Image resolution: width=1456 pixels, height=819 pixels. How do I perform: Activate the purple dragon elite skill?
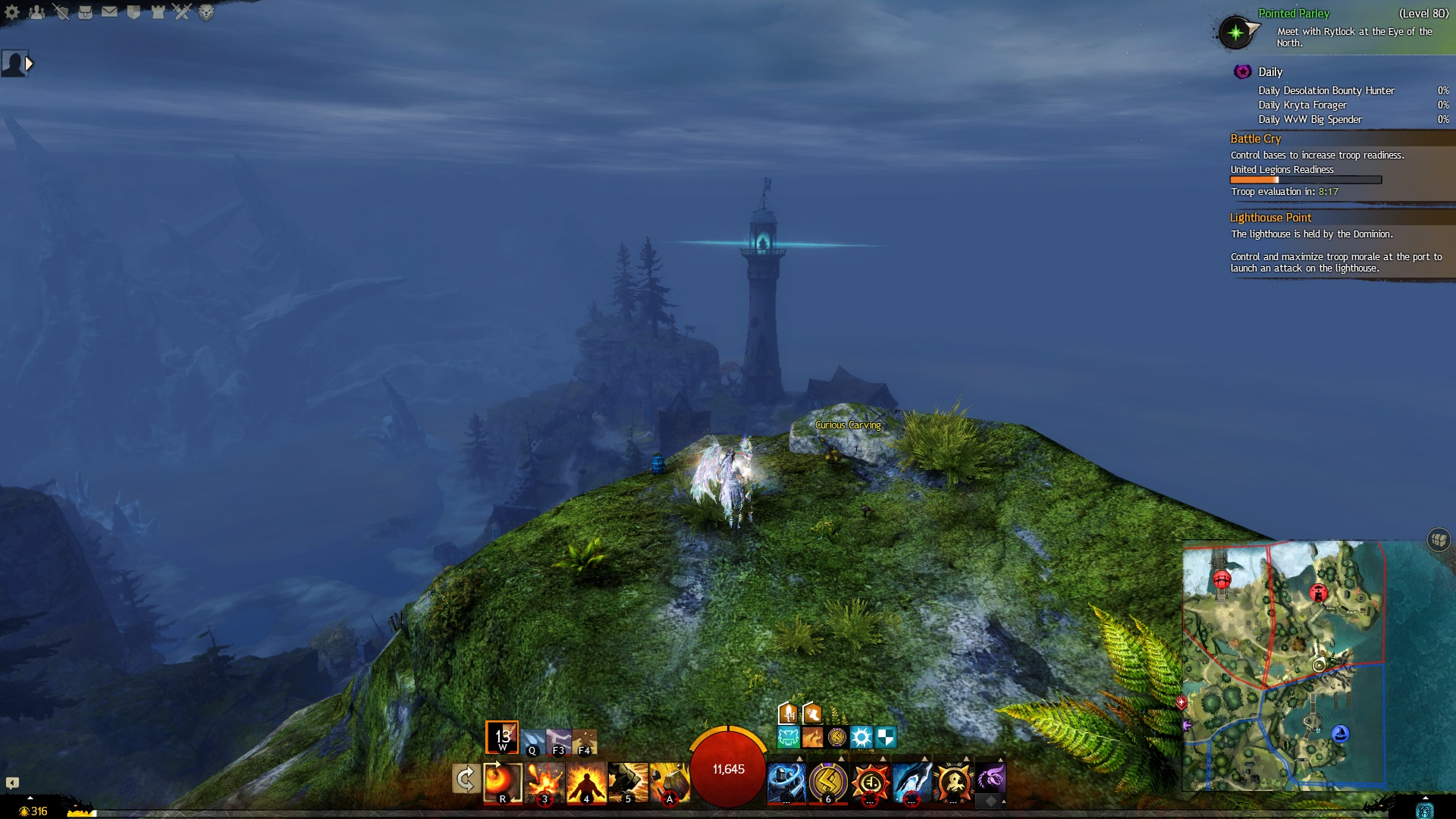coord(990,779)
